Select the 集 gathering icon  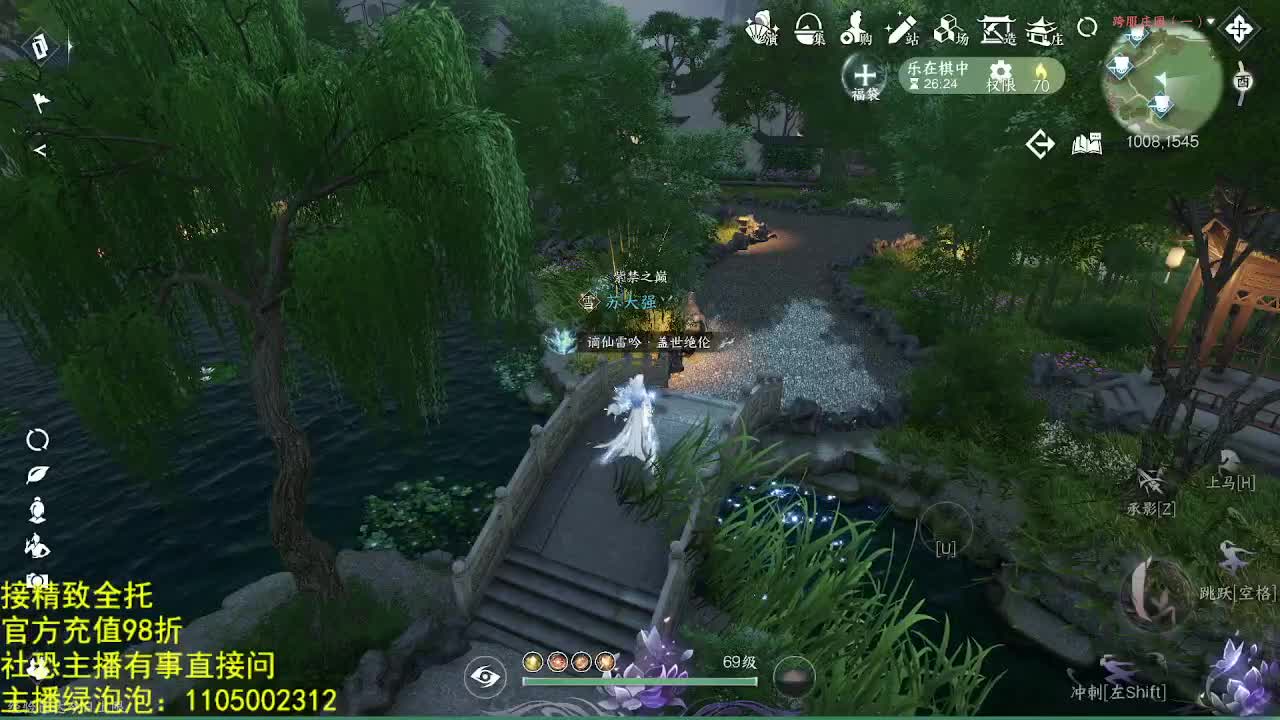[809, 30]
